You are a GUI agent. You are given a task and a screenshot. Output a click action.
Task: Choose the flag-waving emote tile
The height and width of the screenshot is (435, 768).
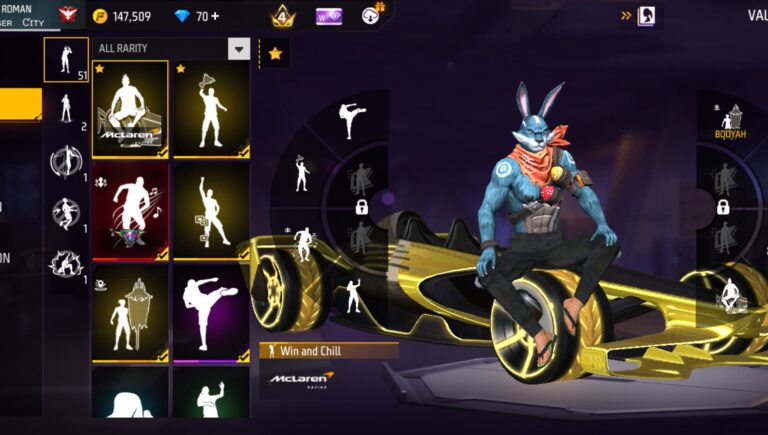210,109
